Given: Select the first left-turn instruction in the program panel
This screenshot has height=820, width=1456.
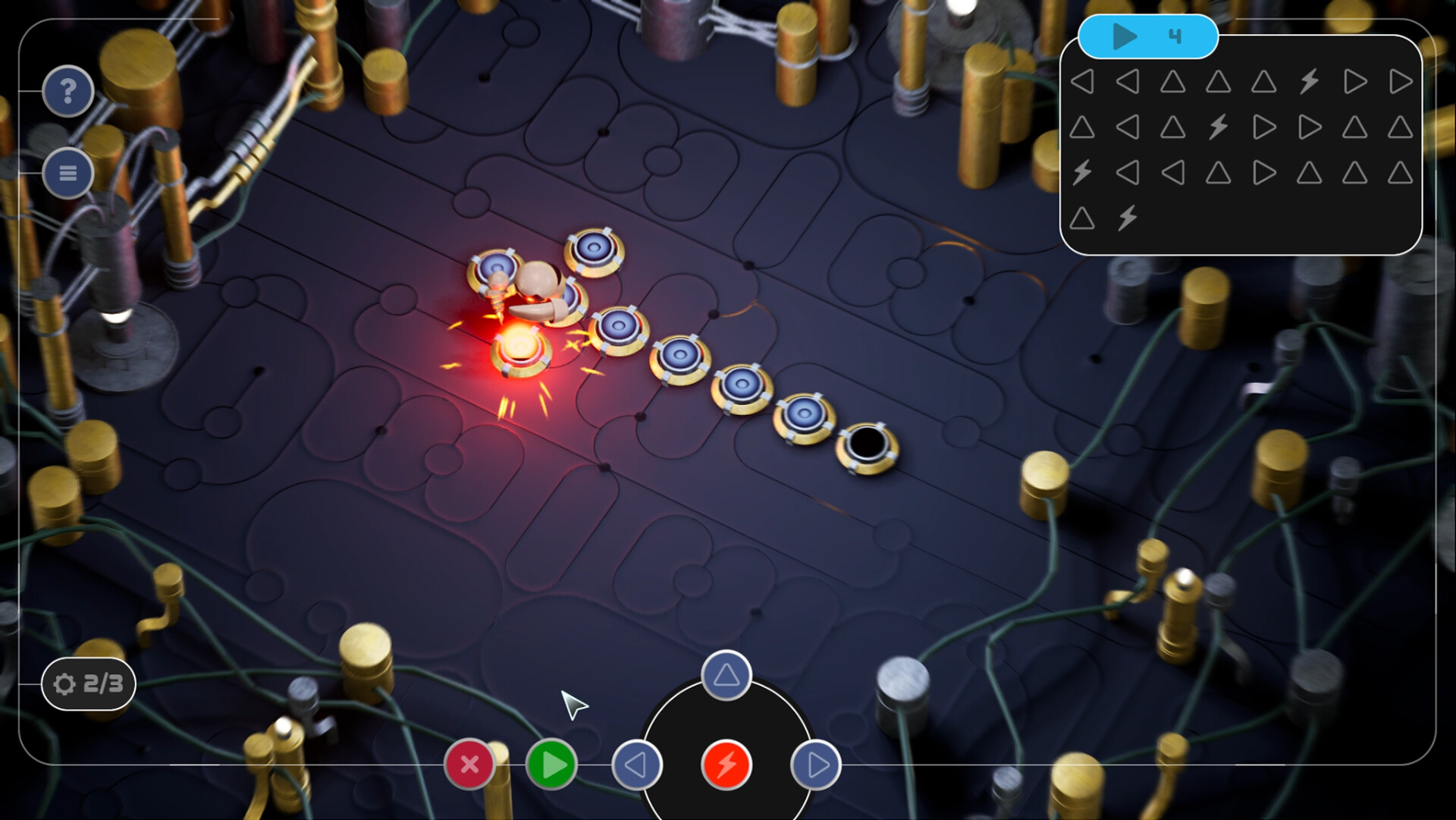Looking at the screenshot, I should click(1084, 83).
